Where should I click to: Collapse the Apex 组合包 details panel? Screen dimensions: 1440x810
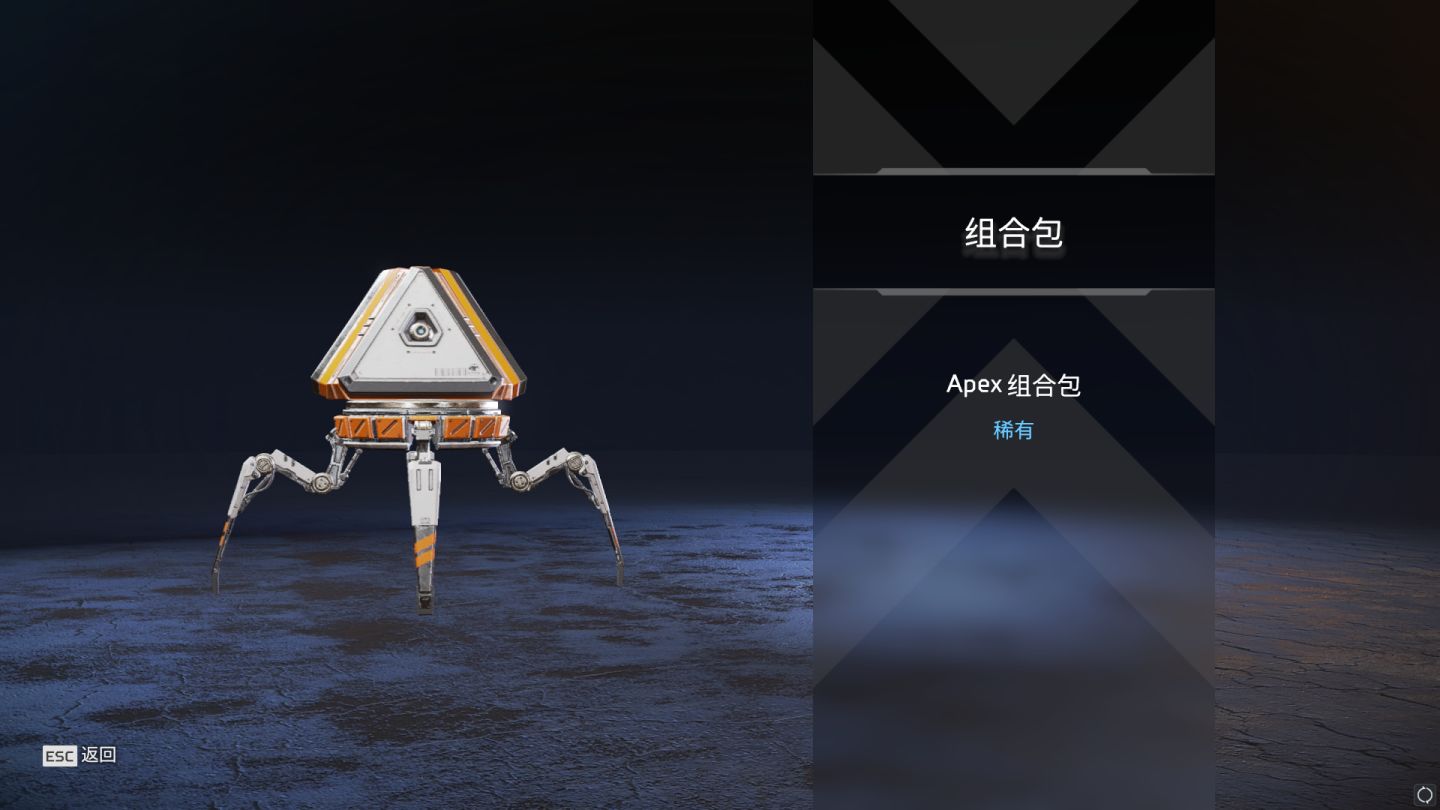pos(1015,384)
